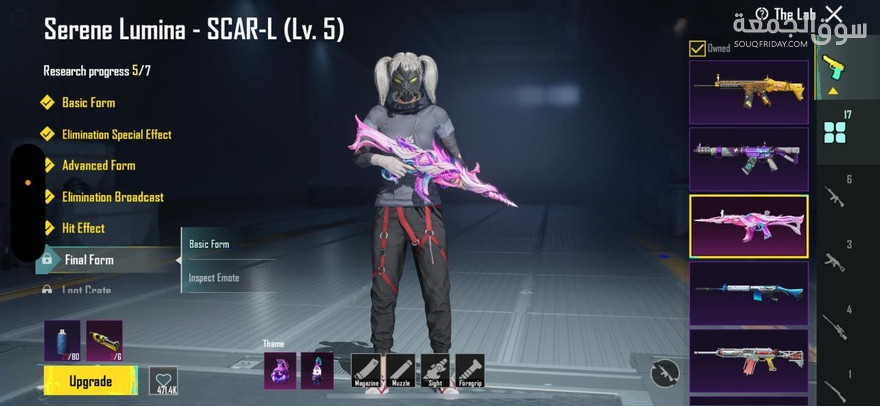Open Elimination Special Effect stage

coord(116,134)
